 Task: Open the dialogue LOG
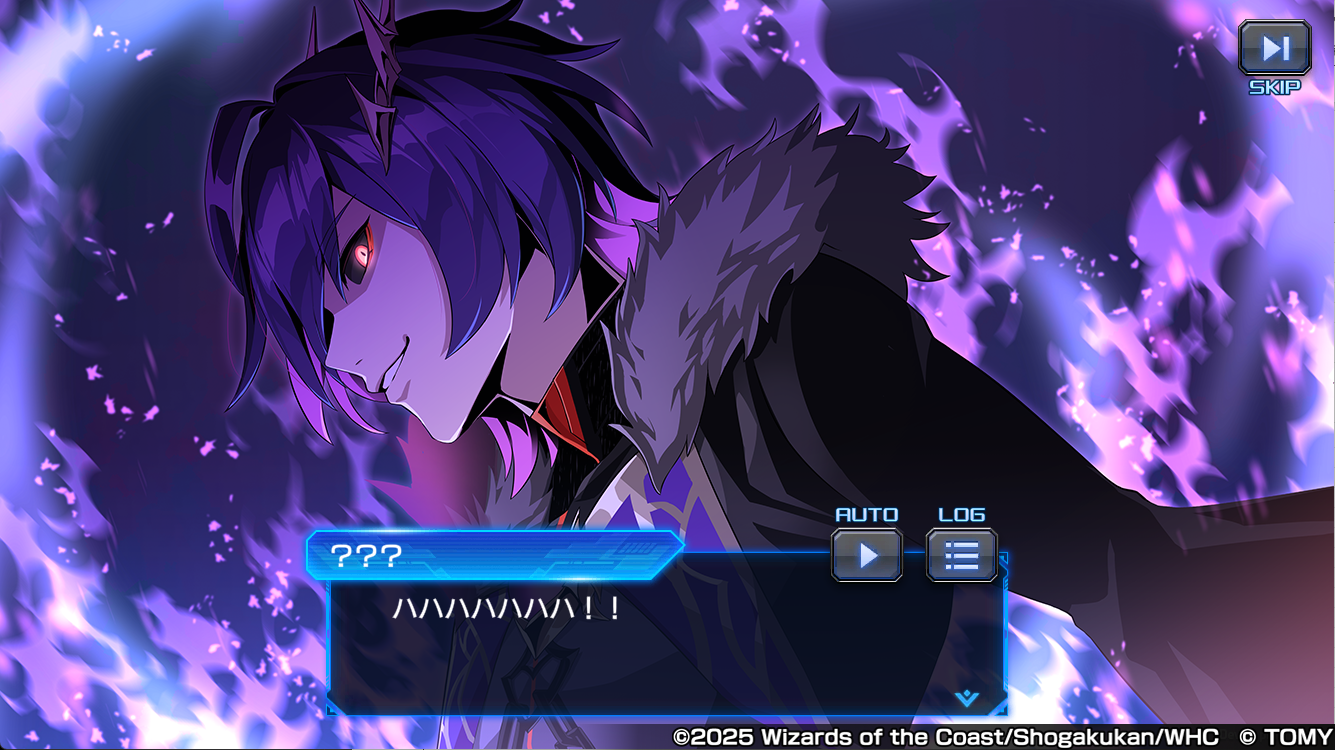point(961,555)
